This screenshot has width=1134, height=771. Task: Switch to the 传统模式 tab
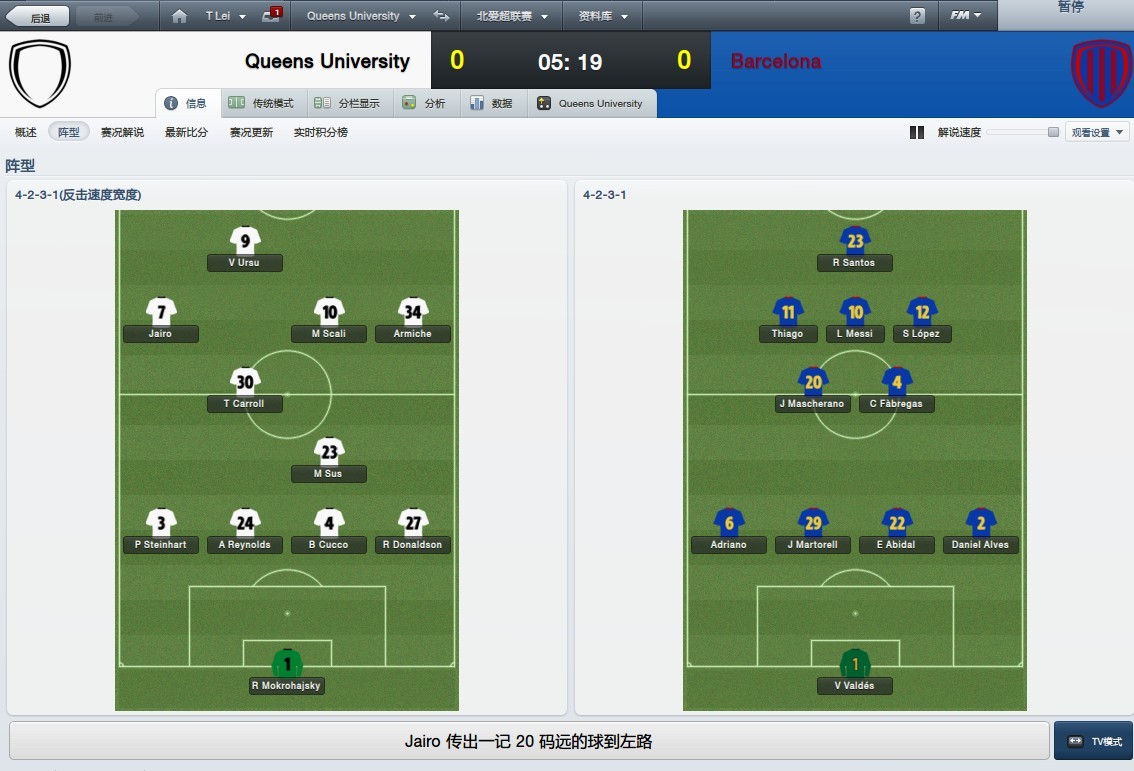[262, 103]
